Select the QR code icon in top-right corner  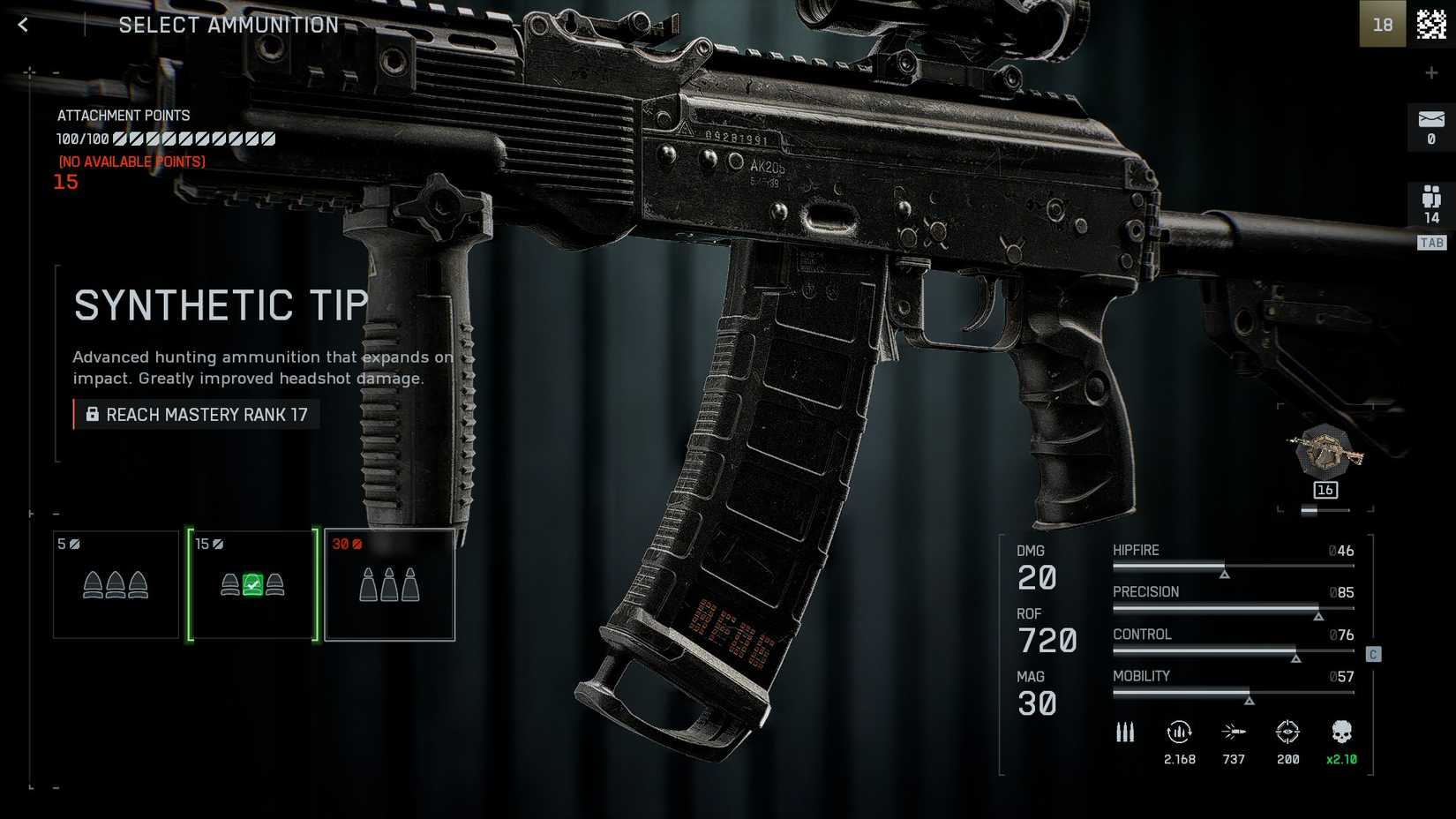[x=1429, y=24]
